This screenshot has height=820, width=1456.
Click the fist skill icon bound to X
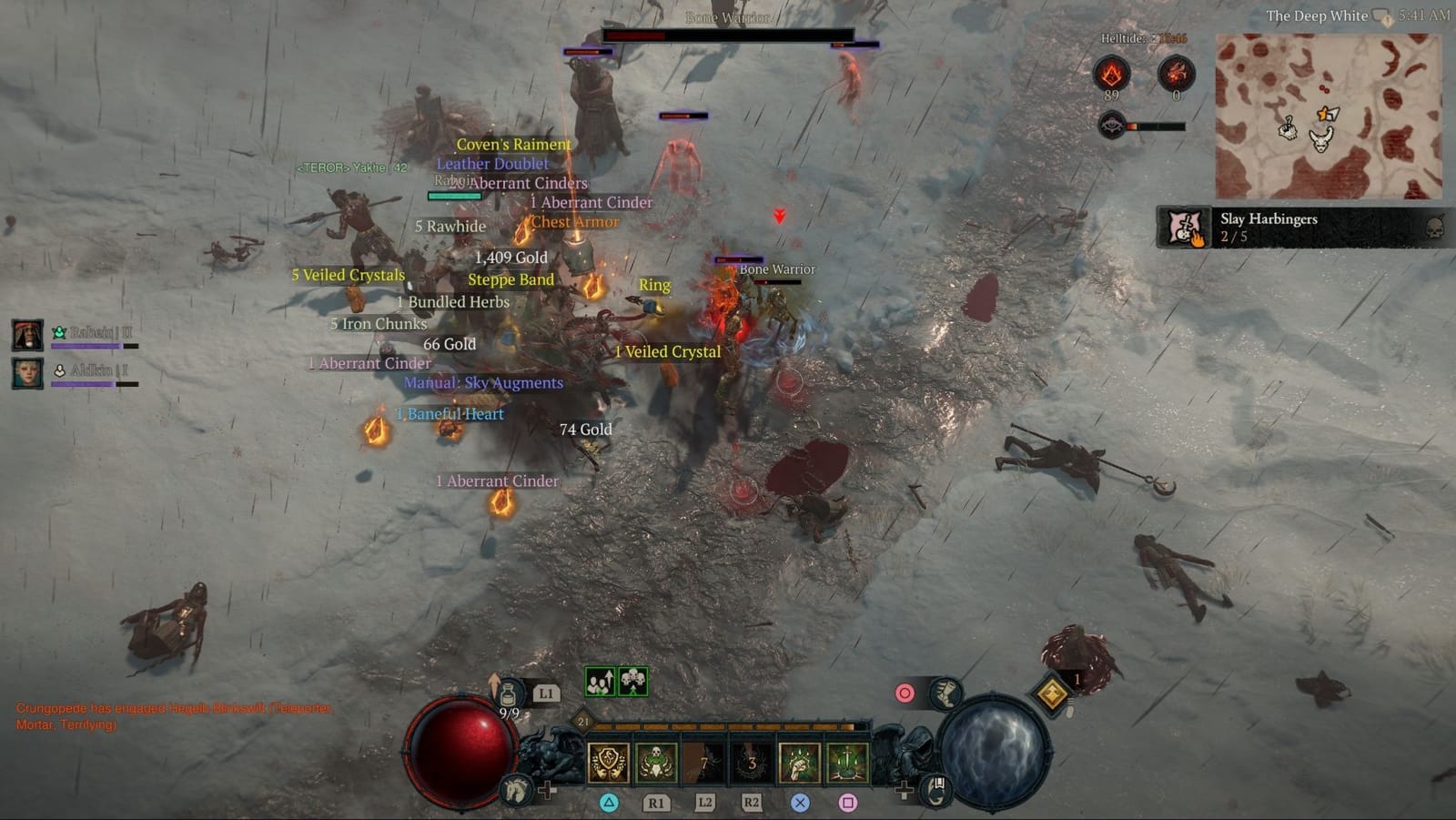(x=796, y=764)
